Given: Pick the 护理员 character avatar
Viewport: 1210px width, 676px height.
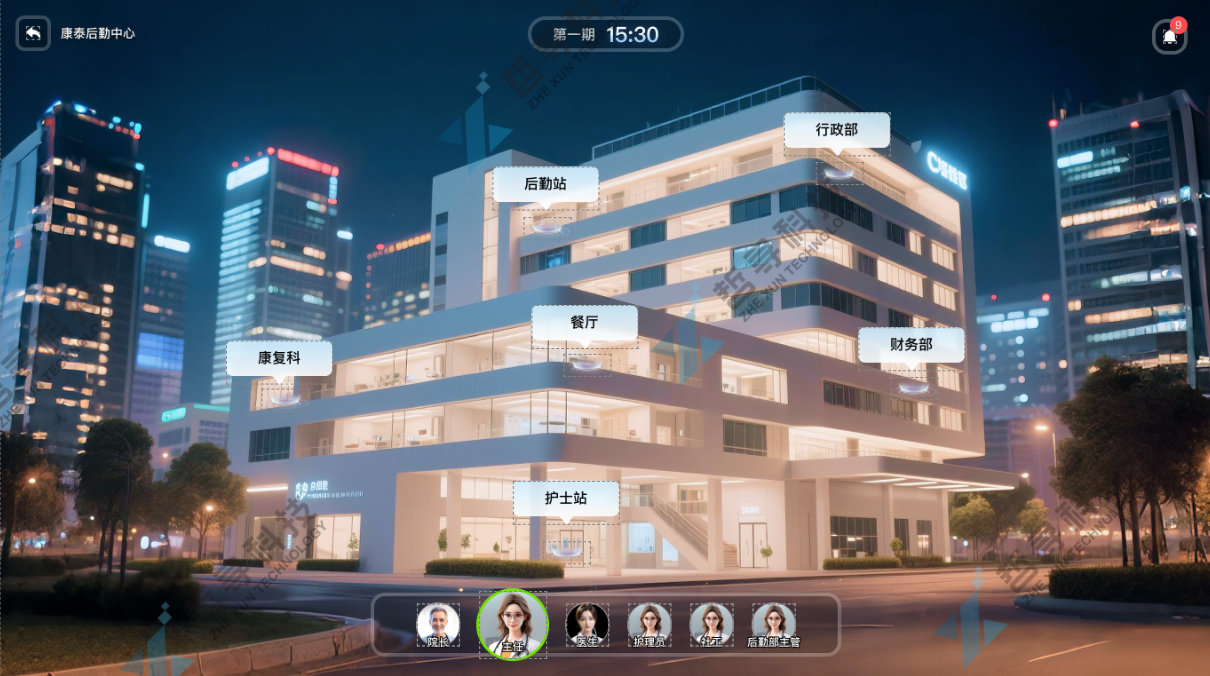Looking at the screenshot, I should click(x=649, y=624).
